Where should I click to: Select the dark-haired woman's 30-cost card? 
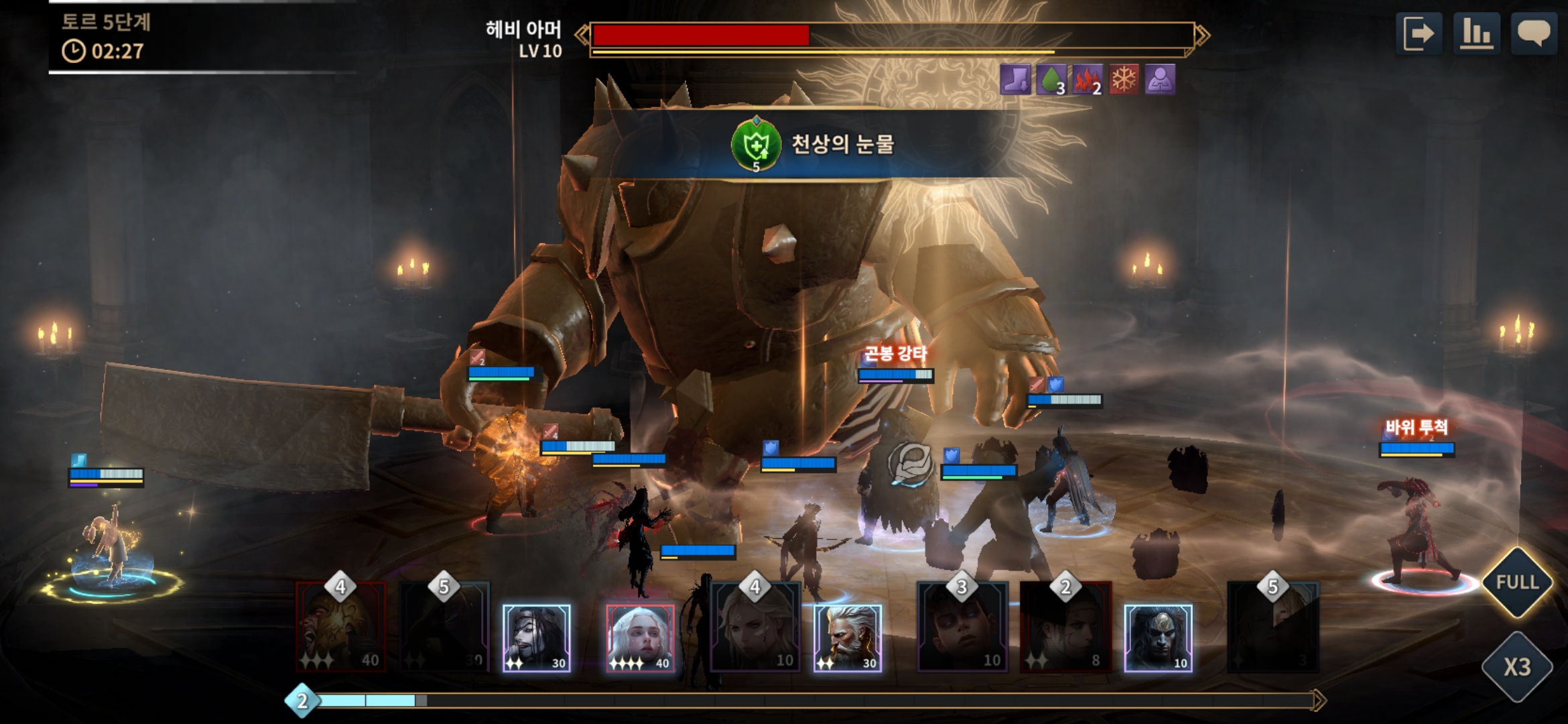(x=536, y=638)
